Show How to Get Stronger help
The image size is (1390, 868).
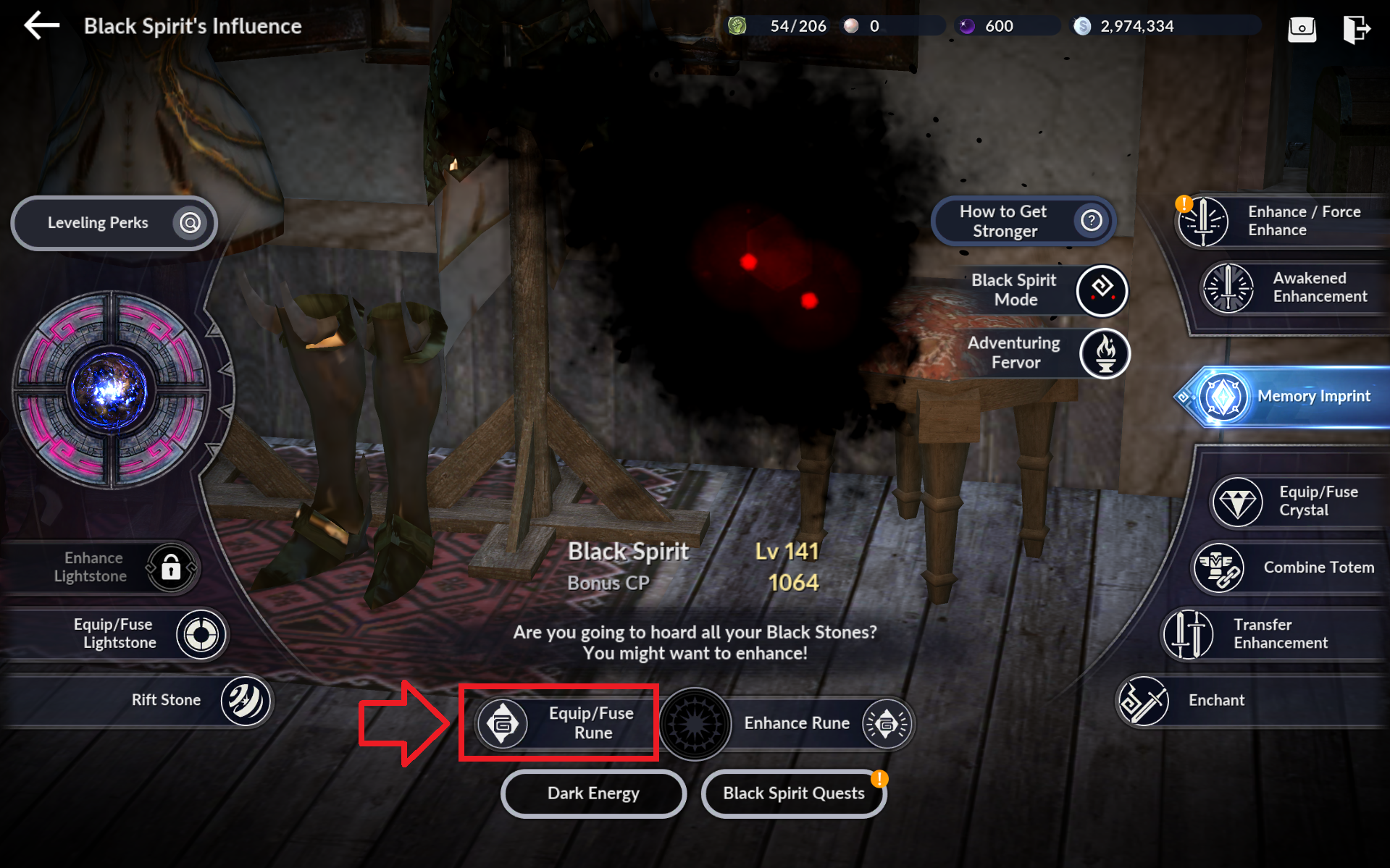[1023, 221]
